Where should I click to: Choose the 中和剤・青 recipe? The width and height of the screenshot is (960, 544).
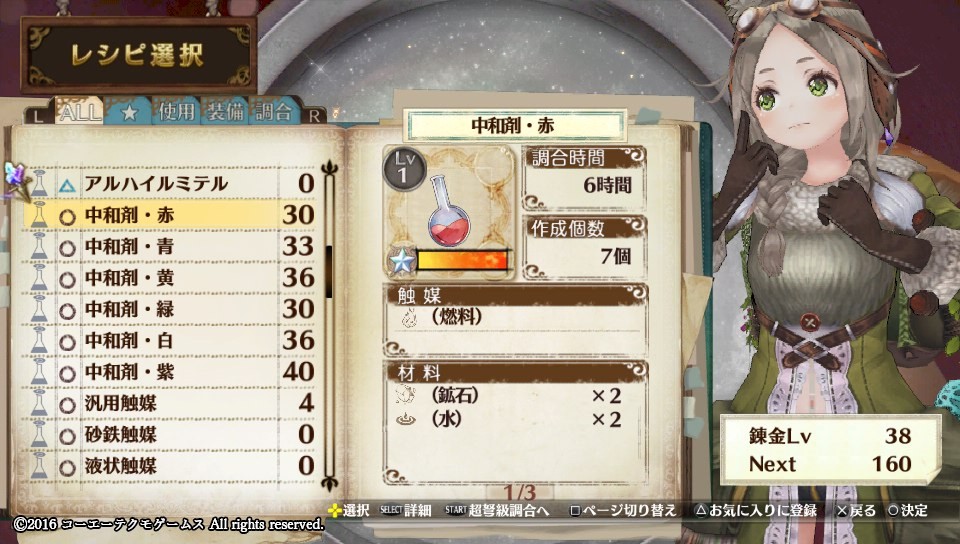pos(170,246)
